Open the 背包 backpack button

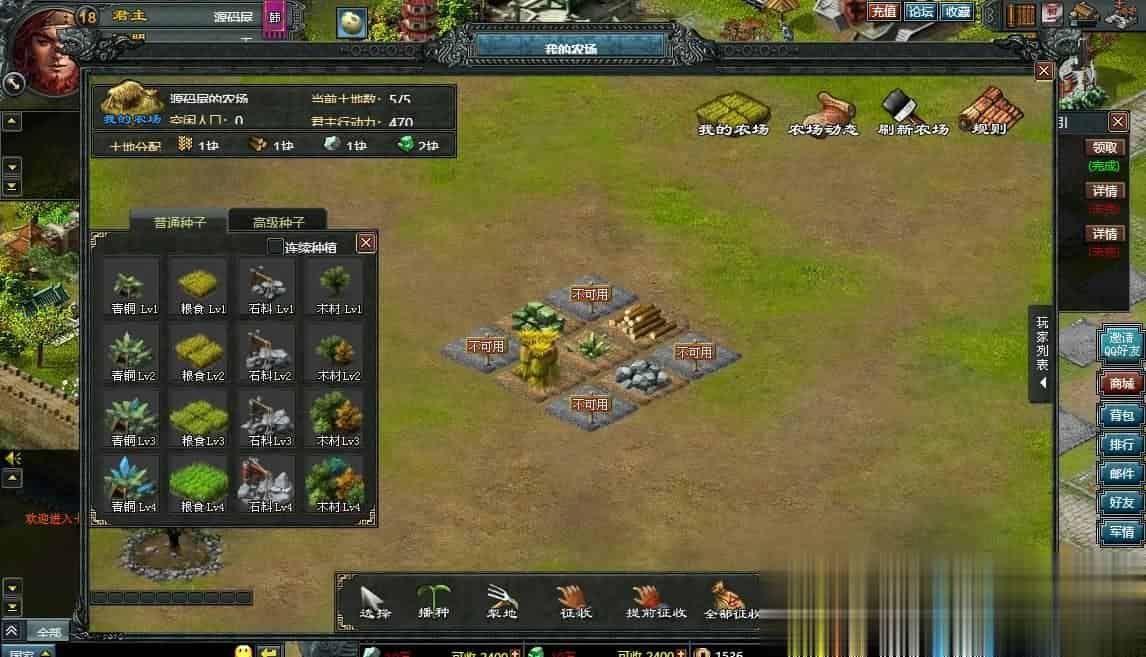click(x=1121, y=415)
